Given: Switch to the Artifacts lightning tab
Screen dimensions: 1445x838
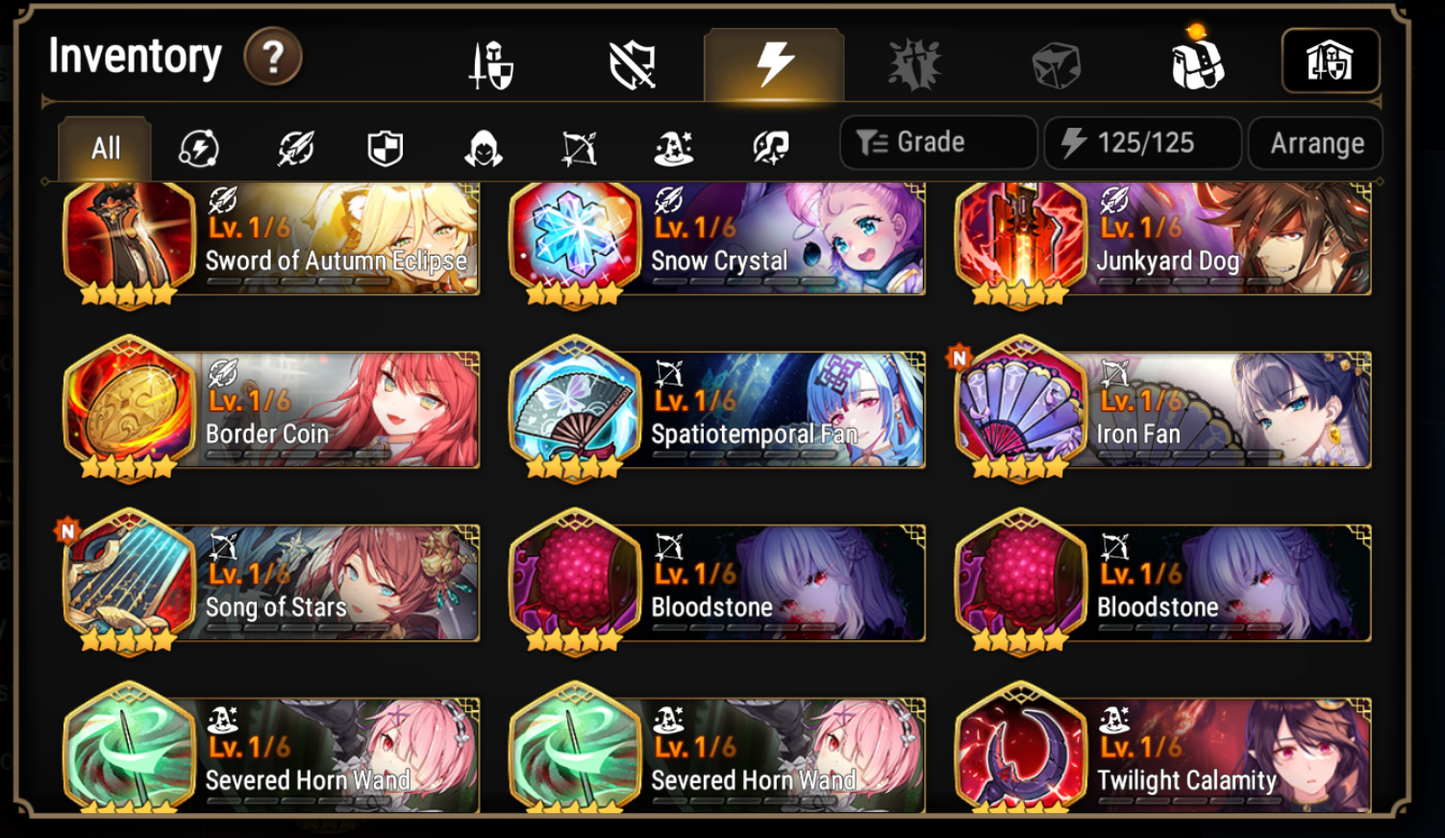Looking at the screenshot, I should click(775, 62).
